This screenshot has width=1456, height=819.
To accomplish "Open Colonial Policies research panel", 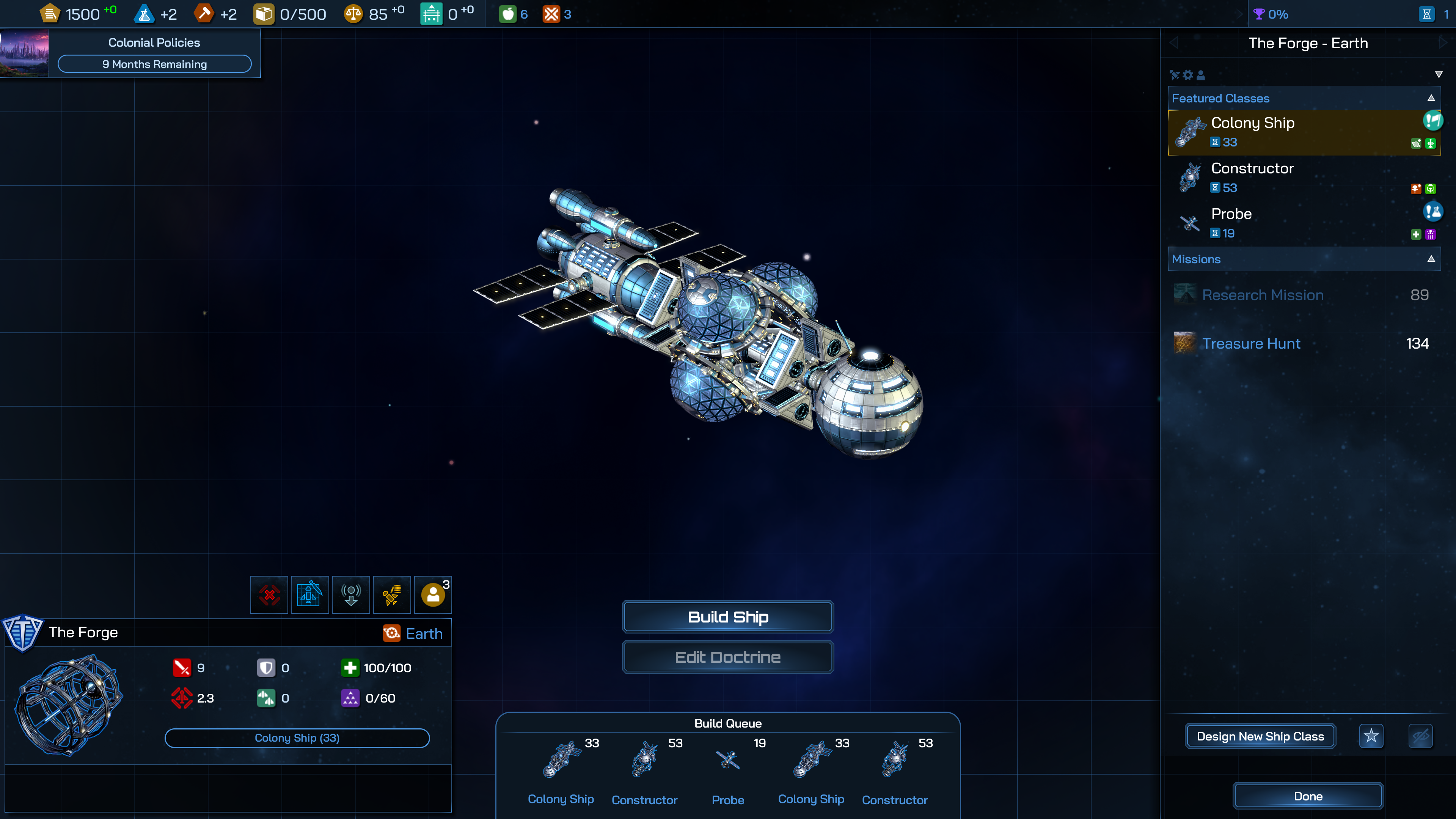I will point(154,54).
